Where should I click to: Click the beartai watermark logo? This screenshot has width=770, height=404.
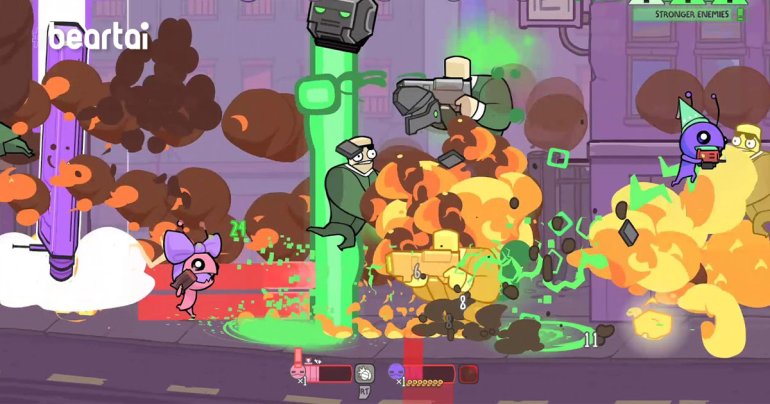[98, 36]
